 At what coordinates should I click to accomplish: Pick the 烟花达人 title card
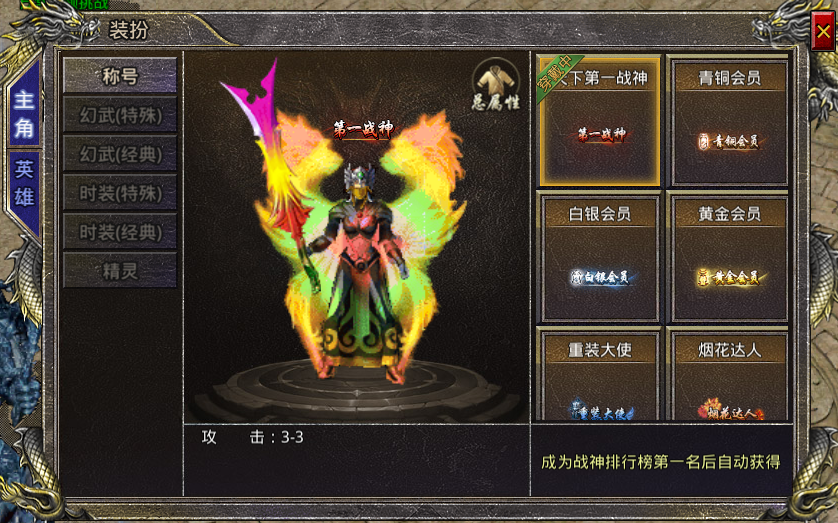[x=729, y=377]
